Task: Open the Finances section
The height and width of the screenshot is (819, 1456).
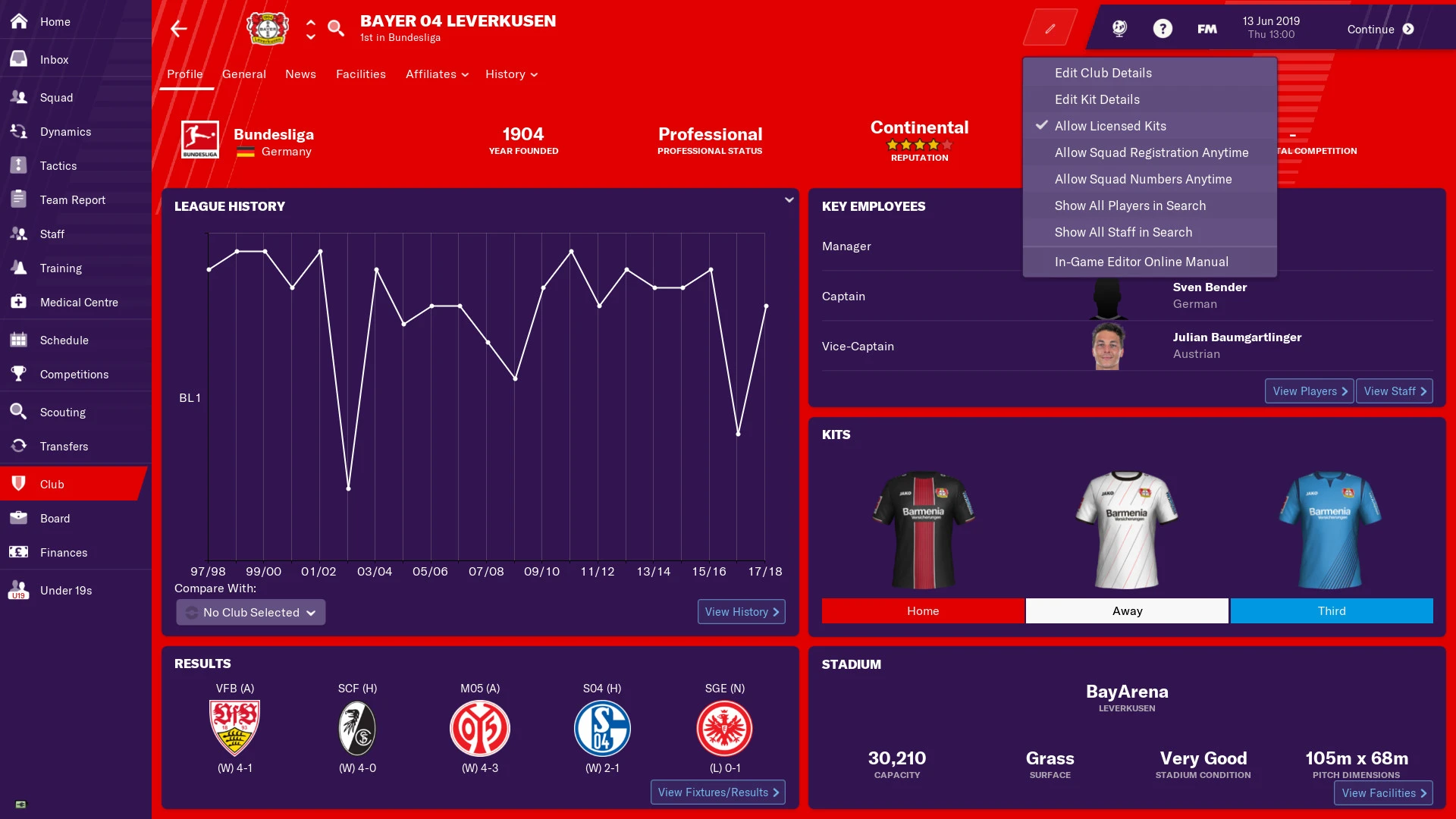Action: (x=63, y=552)
